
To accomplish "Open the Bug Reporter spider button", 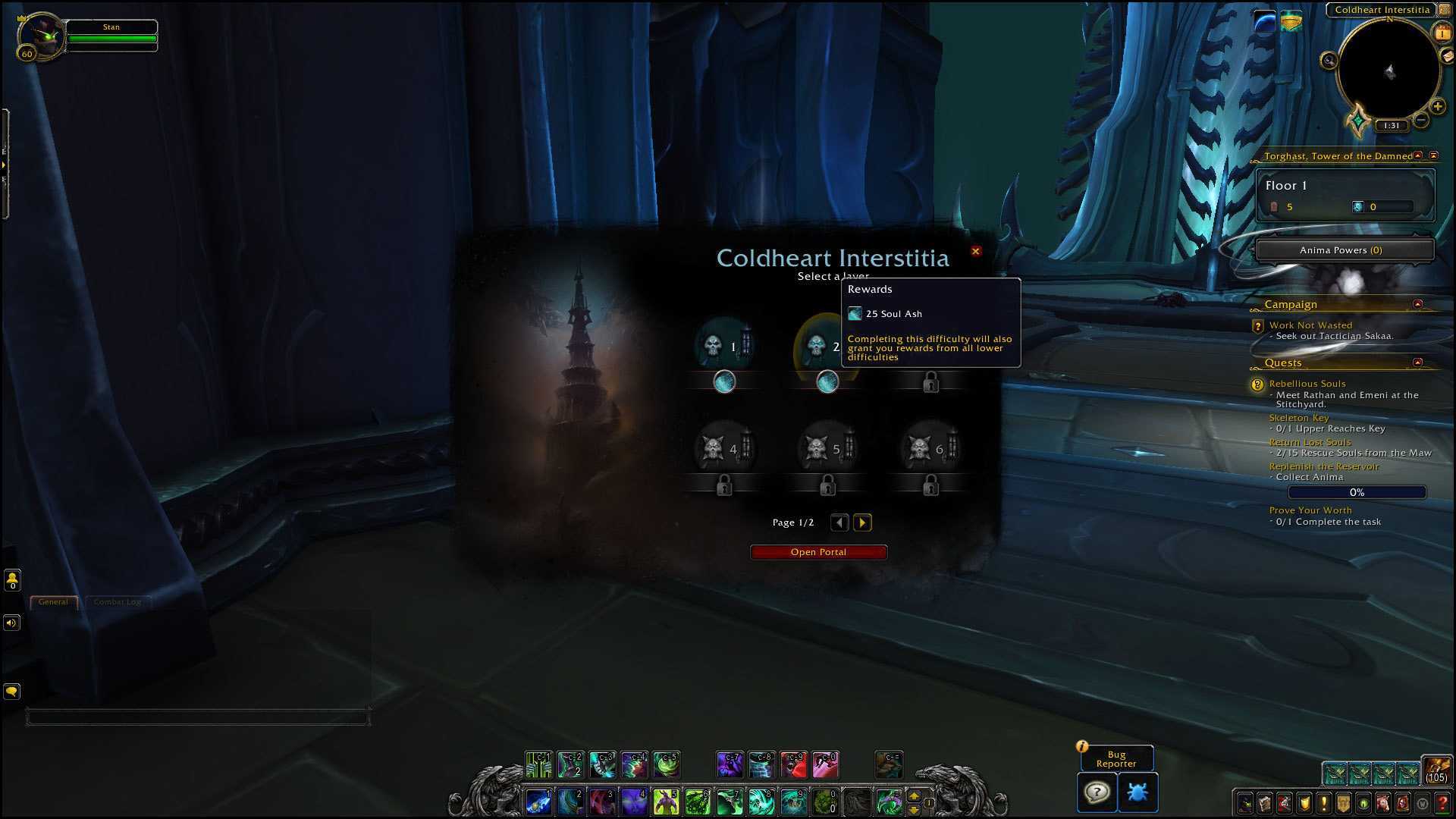I will (x=1137, y=792).
